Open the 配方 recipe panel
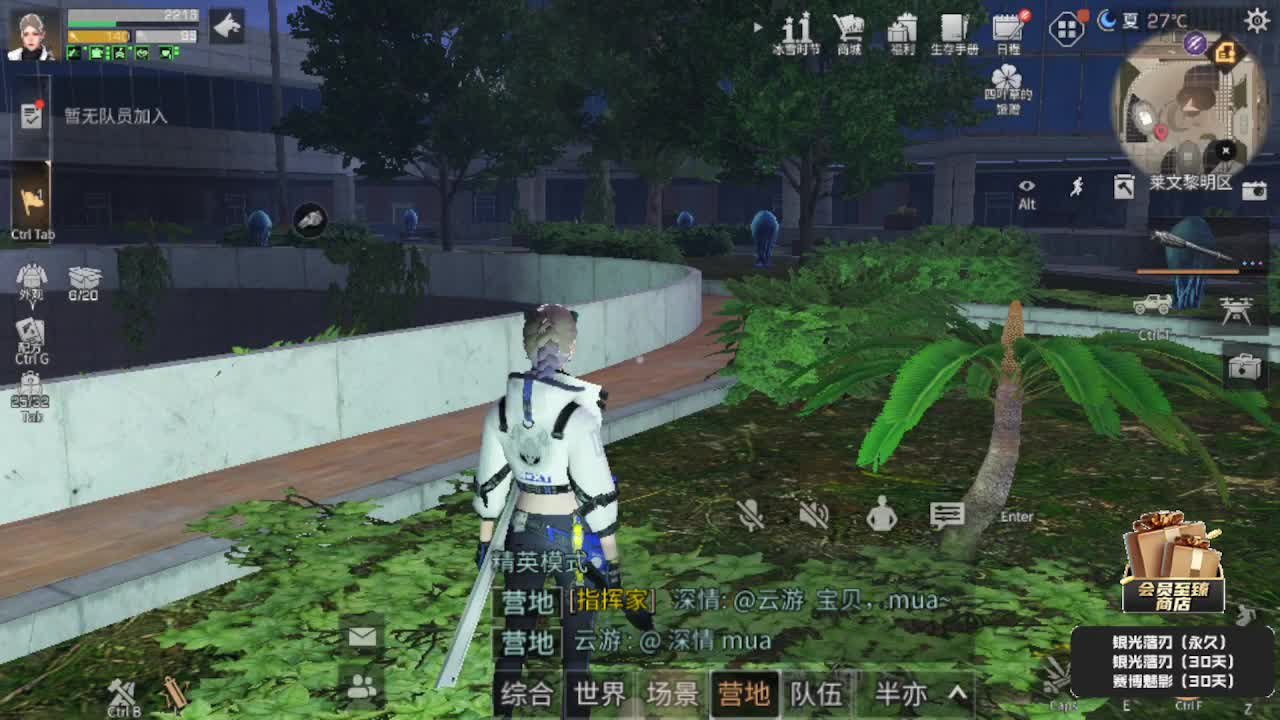Image resolution: width=1280 pixels, height=720 pixels. pyautogui.click(x=33, y=330)
